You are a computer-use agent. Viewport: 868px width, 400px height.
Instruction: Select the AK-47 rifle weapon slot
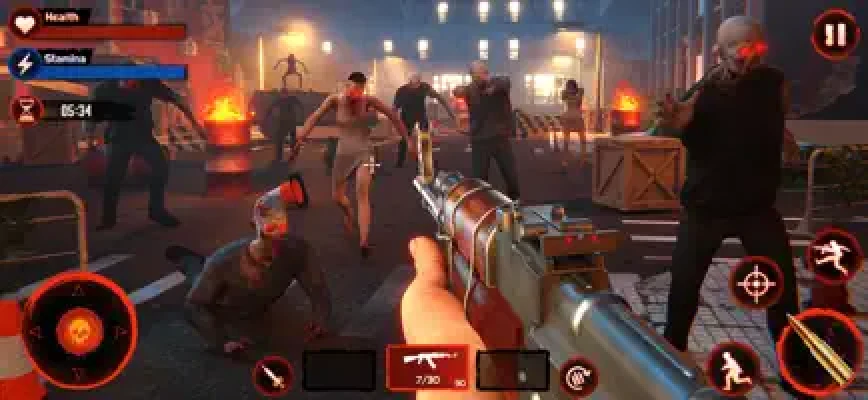click(427, 368)
